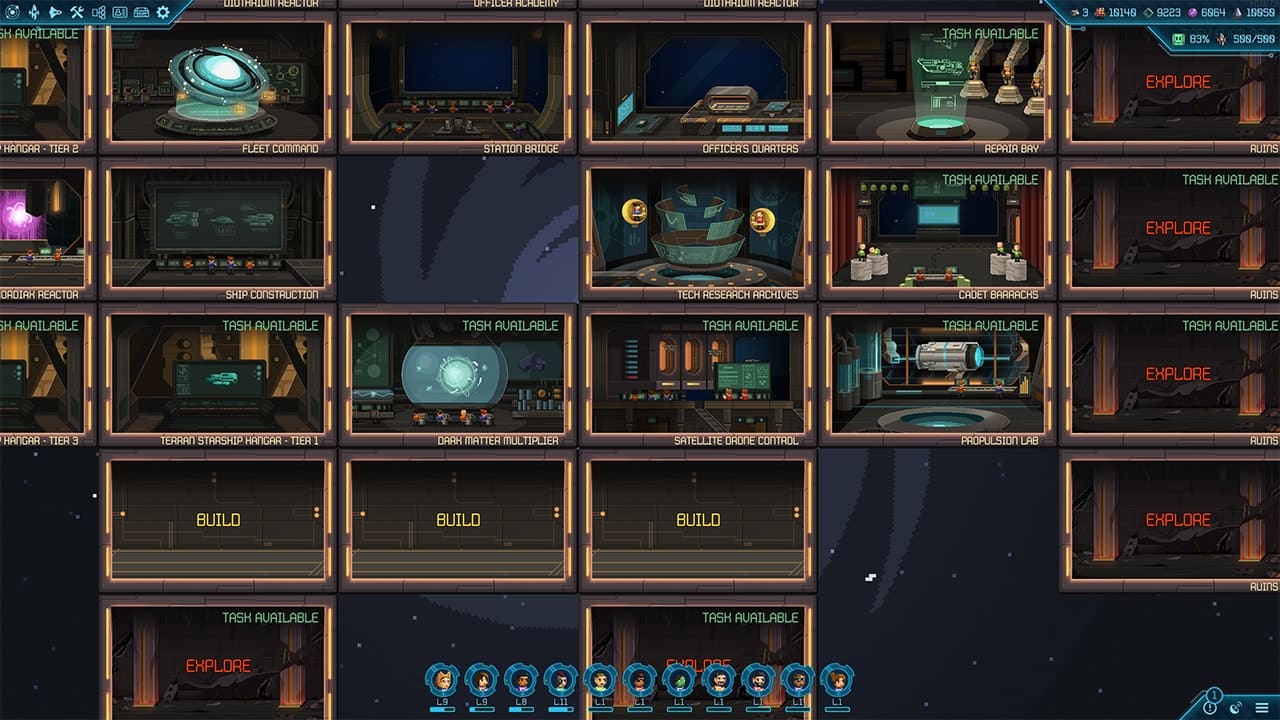Click the satellite dish icon at bottom right
Image resolution: width=1280 pixels, height=720 pixels.
(x=1235, y=707)
